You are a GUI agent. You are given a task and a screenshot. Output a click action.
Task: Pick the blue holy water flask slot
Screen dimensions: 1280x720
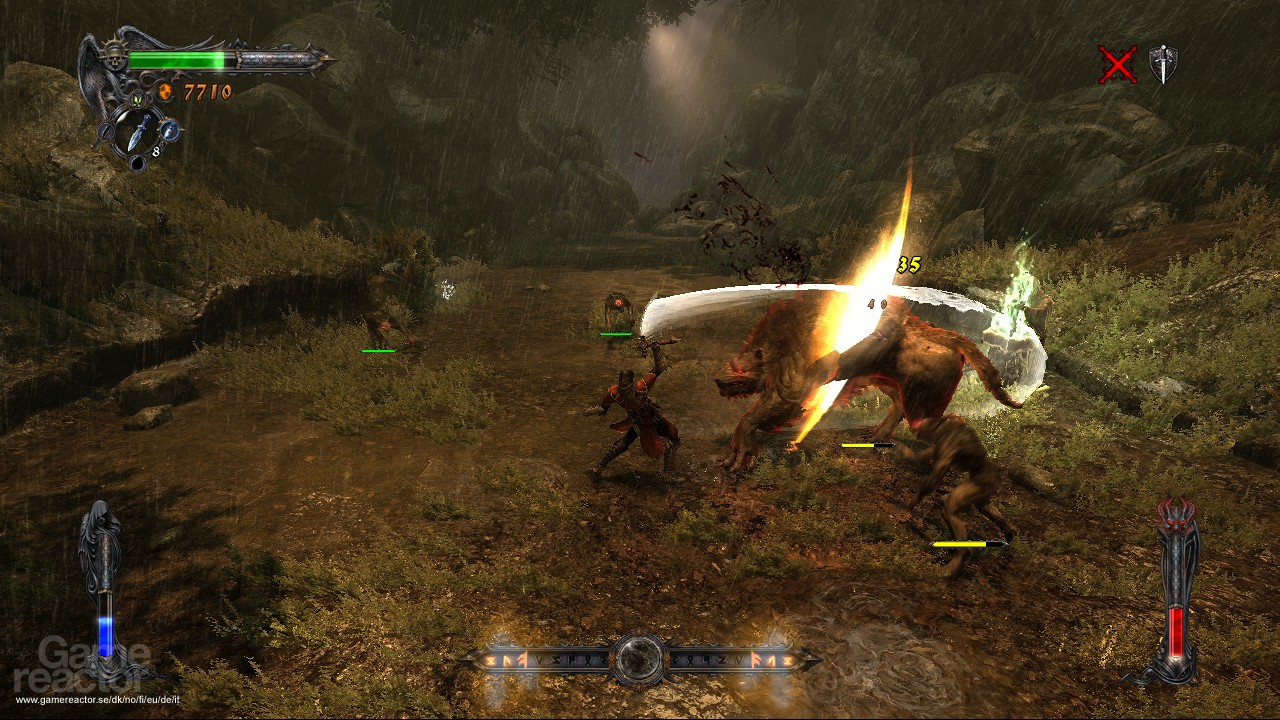[170, 130]
